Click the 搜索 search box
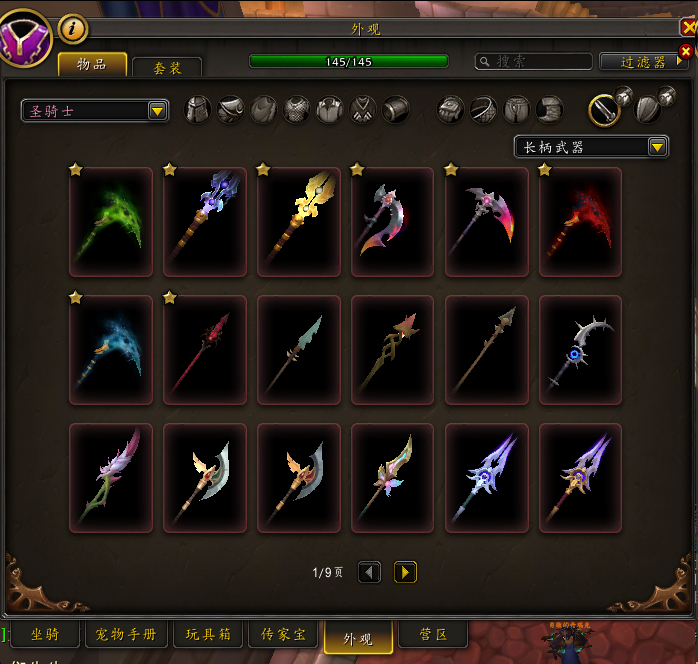Image resolution: width=698 pixels, height=664 pixels. (x=533, y=62)
